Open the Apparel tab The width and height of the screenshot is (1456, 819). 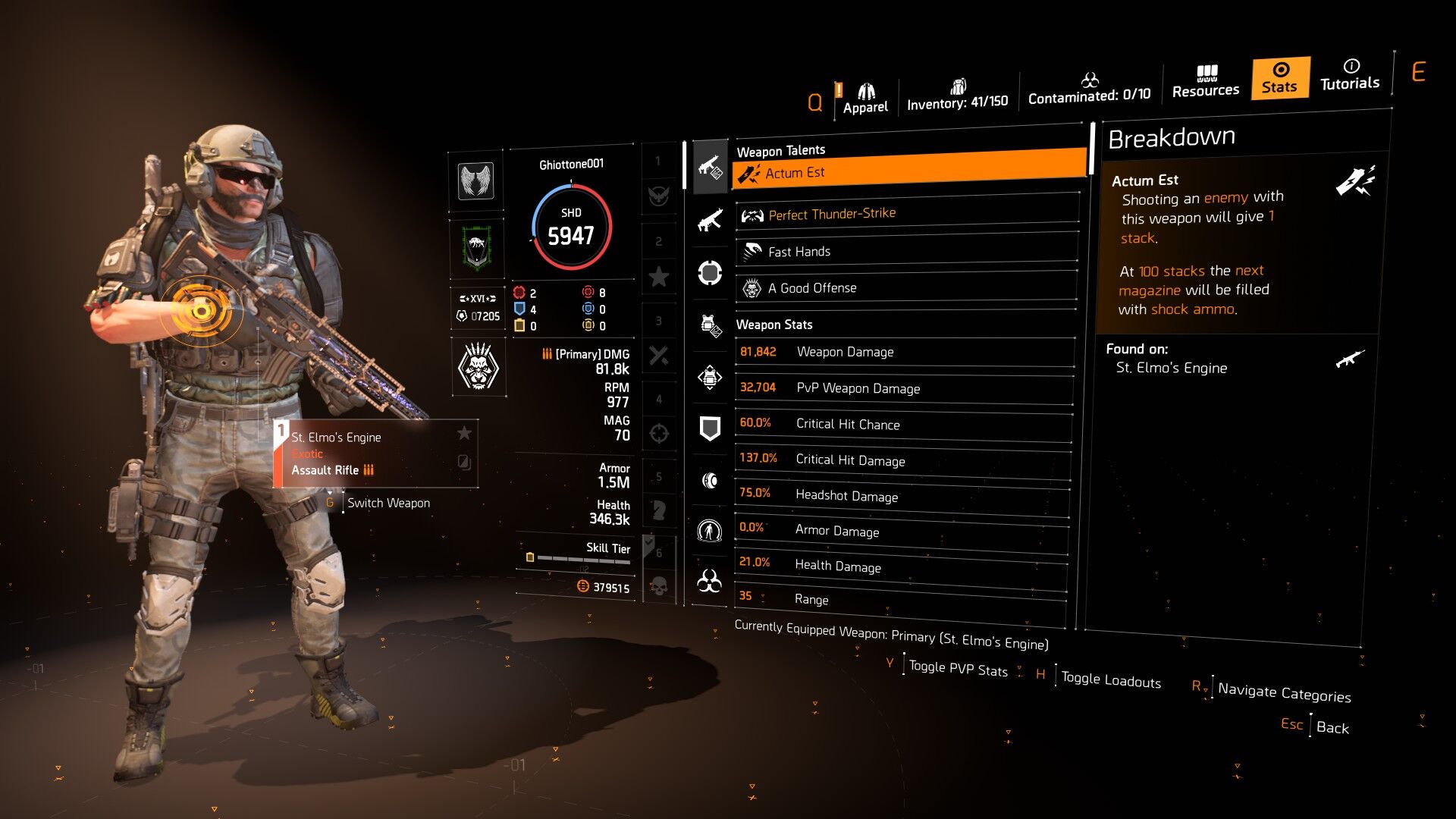(x=865, y=99)
